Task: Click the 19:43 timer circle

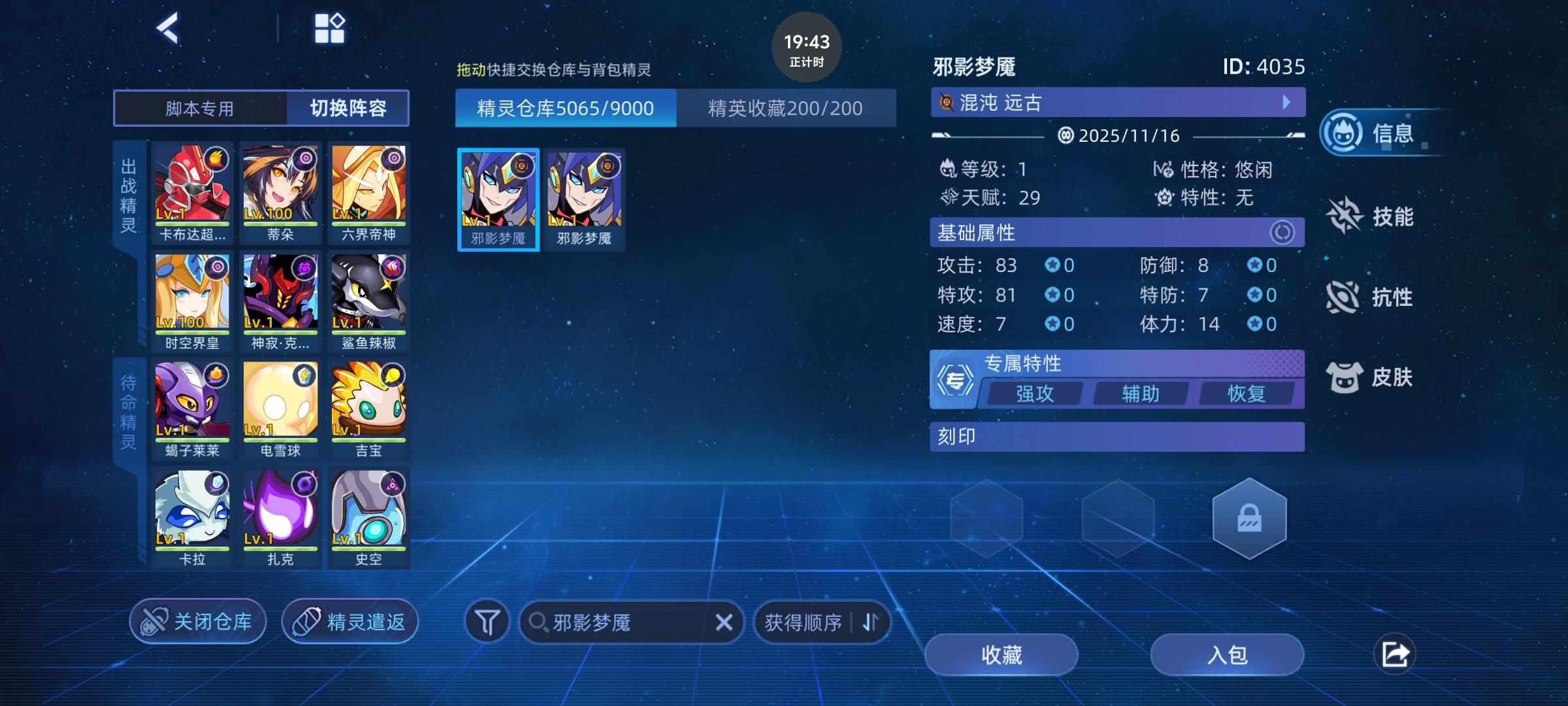Action: (806, 50)
